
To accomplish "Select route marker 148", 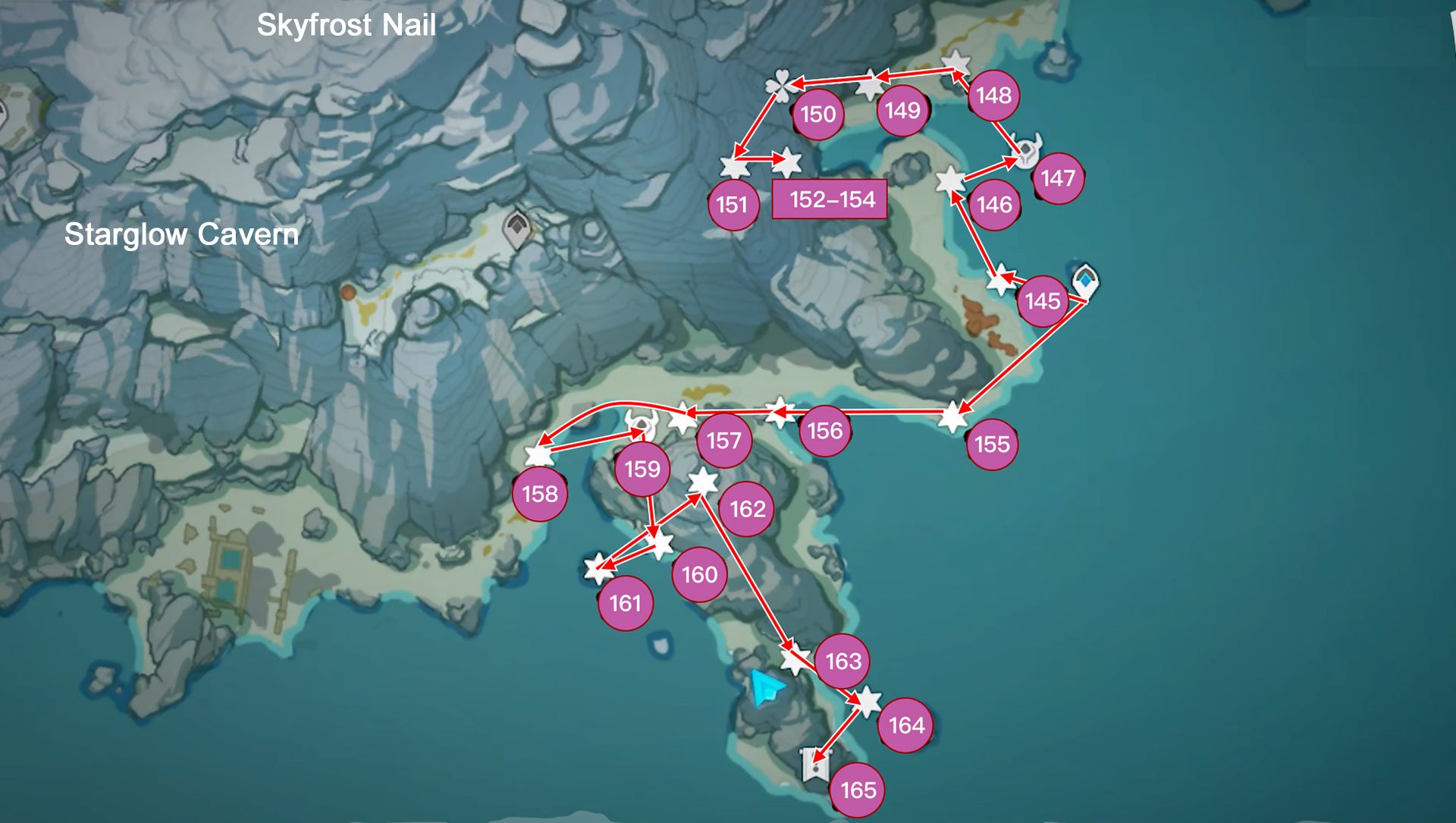I will coord(994,96).
